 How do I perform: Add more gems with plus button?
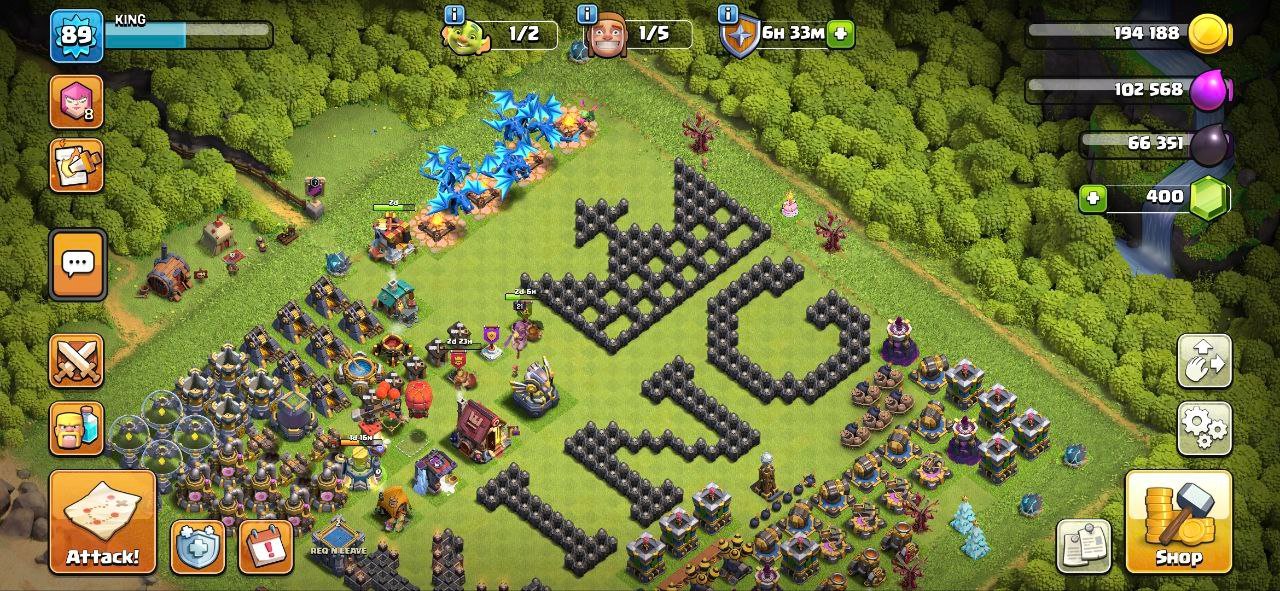(x=1093, y=198)
